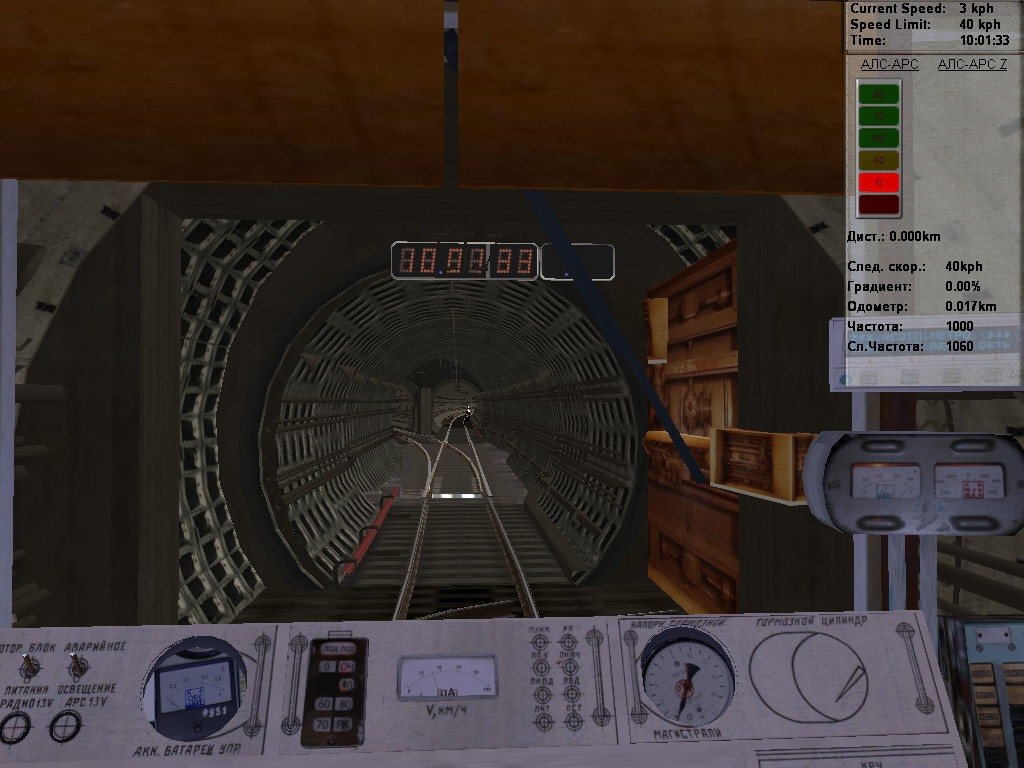
Task: Open the АЛС-АРС Z tab
Action: pyautogui.click(x=972, y=64)
